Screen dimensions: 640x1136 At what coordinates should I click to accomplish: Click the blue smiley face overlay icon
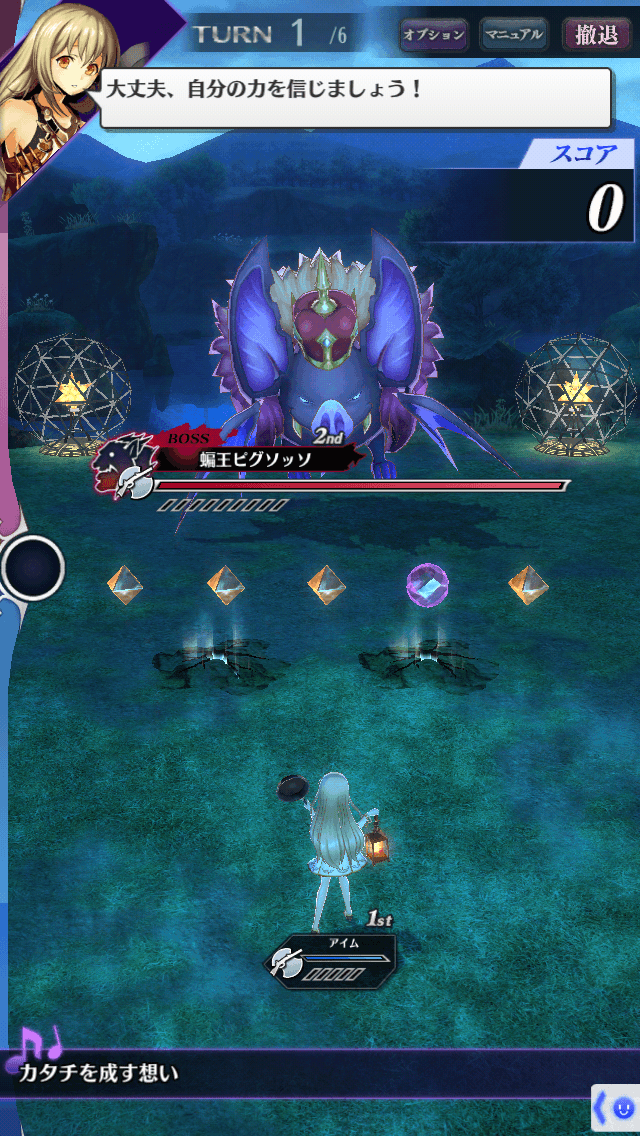coord(622,1108)
